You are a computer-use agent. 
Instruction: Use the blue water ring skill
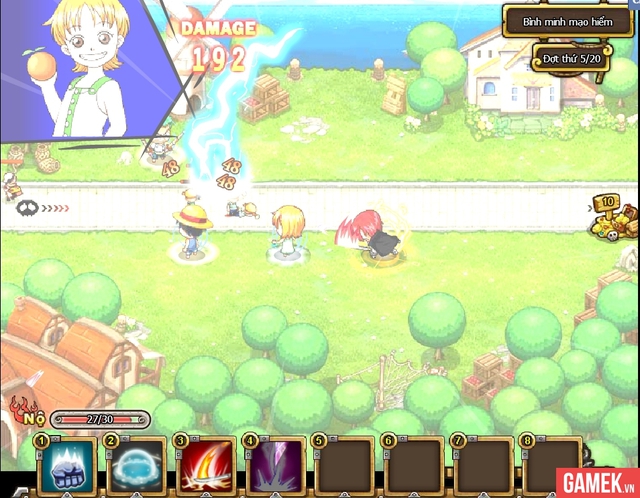137,466
